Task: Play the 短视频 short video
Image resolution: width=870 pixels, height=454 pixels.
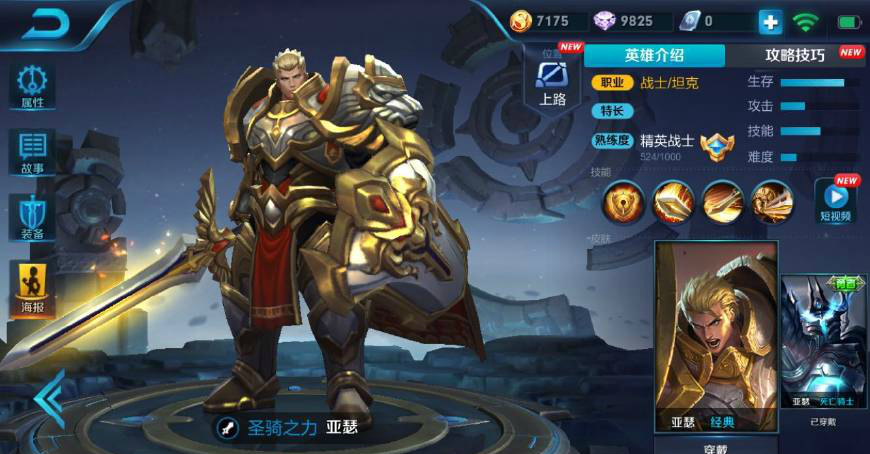Action: [836, 200]
